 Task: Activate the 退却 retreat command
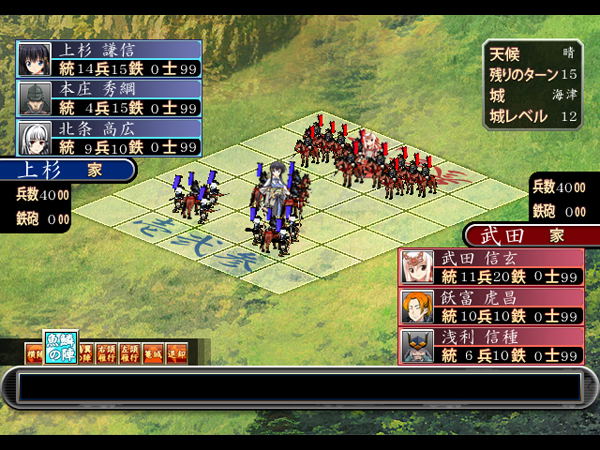[x=176, y=353]
